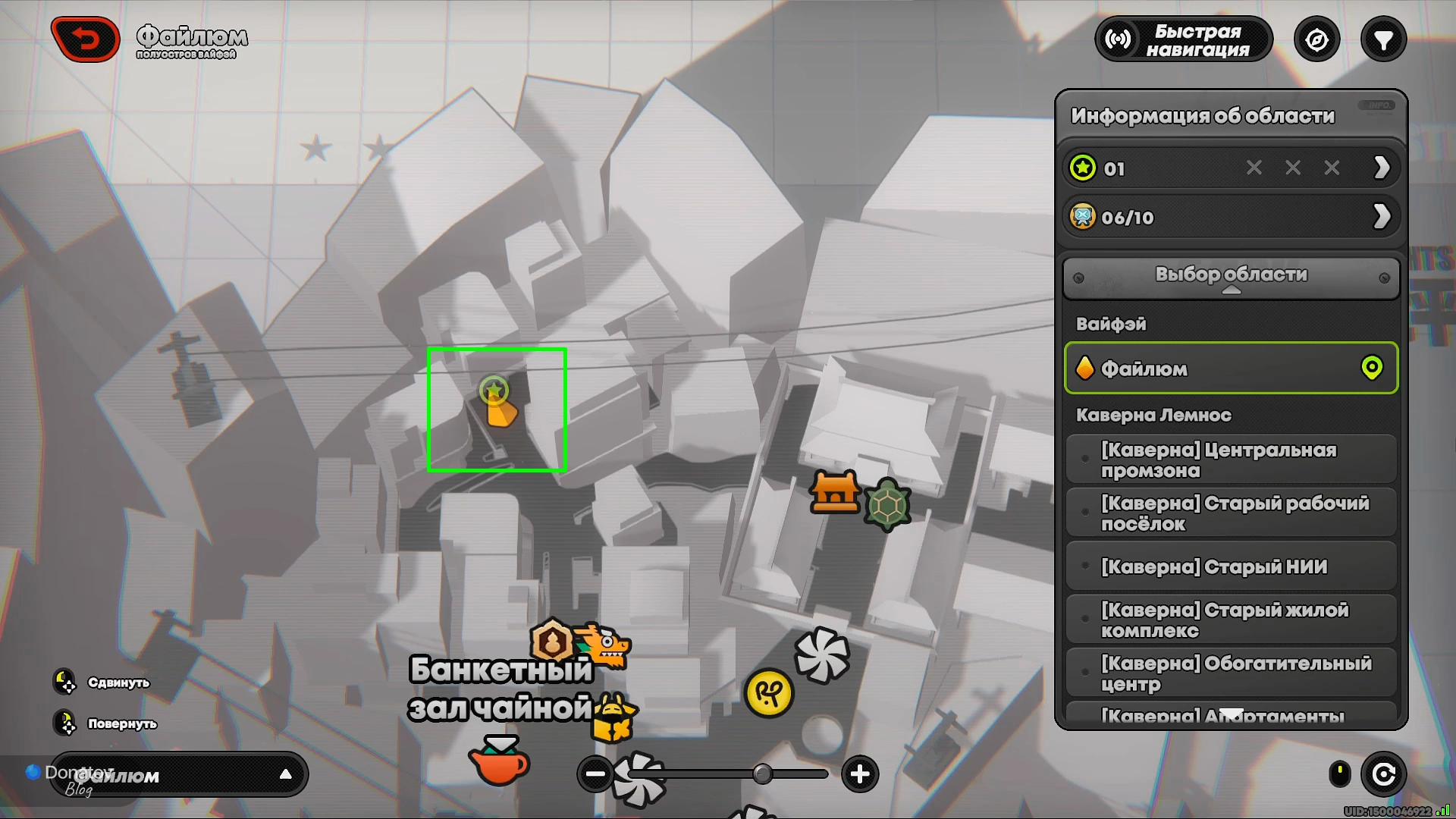The width and height of the screenshot is (1456, 819).
Task: Expand the 06/10 collectibles row
Action: pyautogui.click(x=1381, y=217)
